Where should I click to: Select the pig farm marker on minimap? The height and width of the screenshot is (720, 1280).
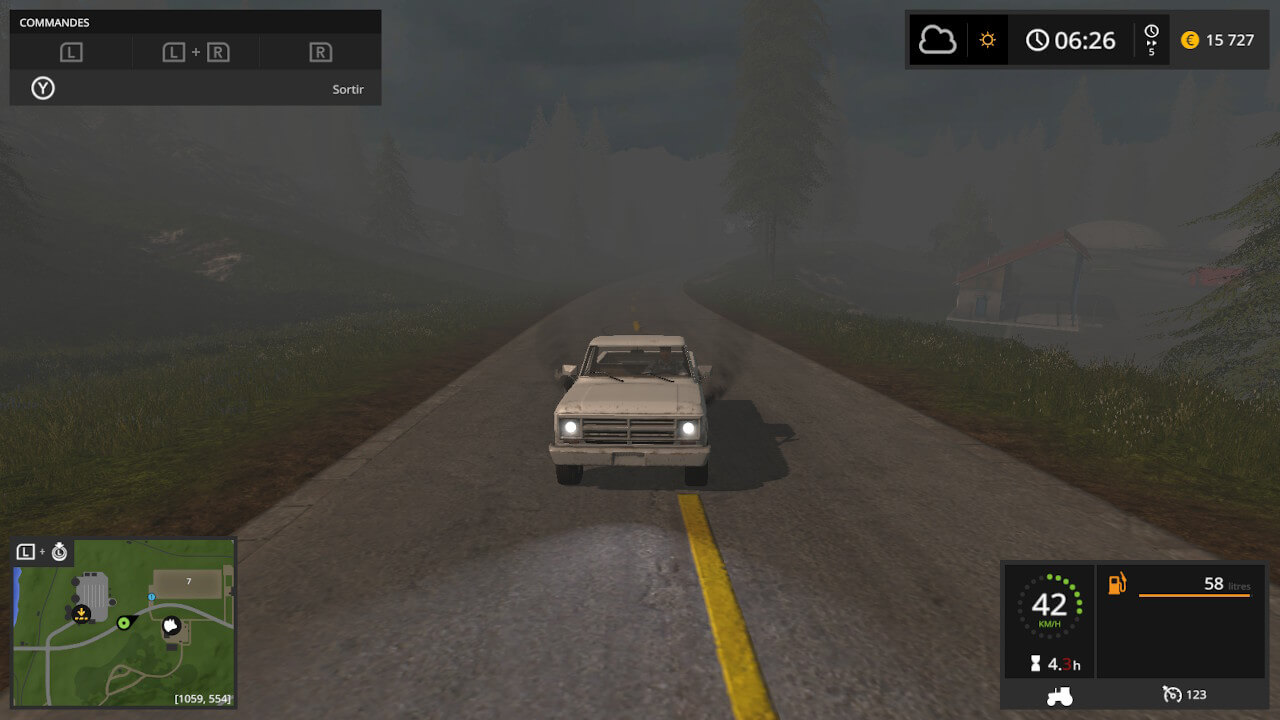(x=172, y=627)
